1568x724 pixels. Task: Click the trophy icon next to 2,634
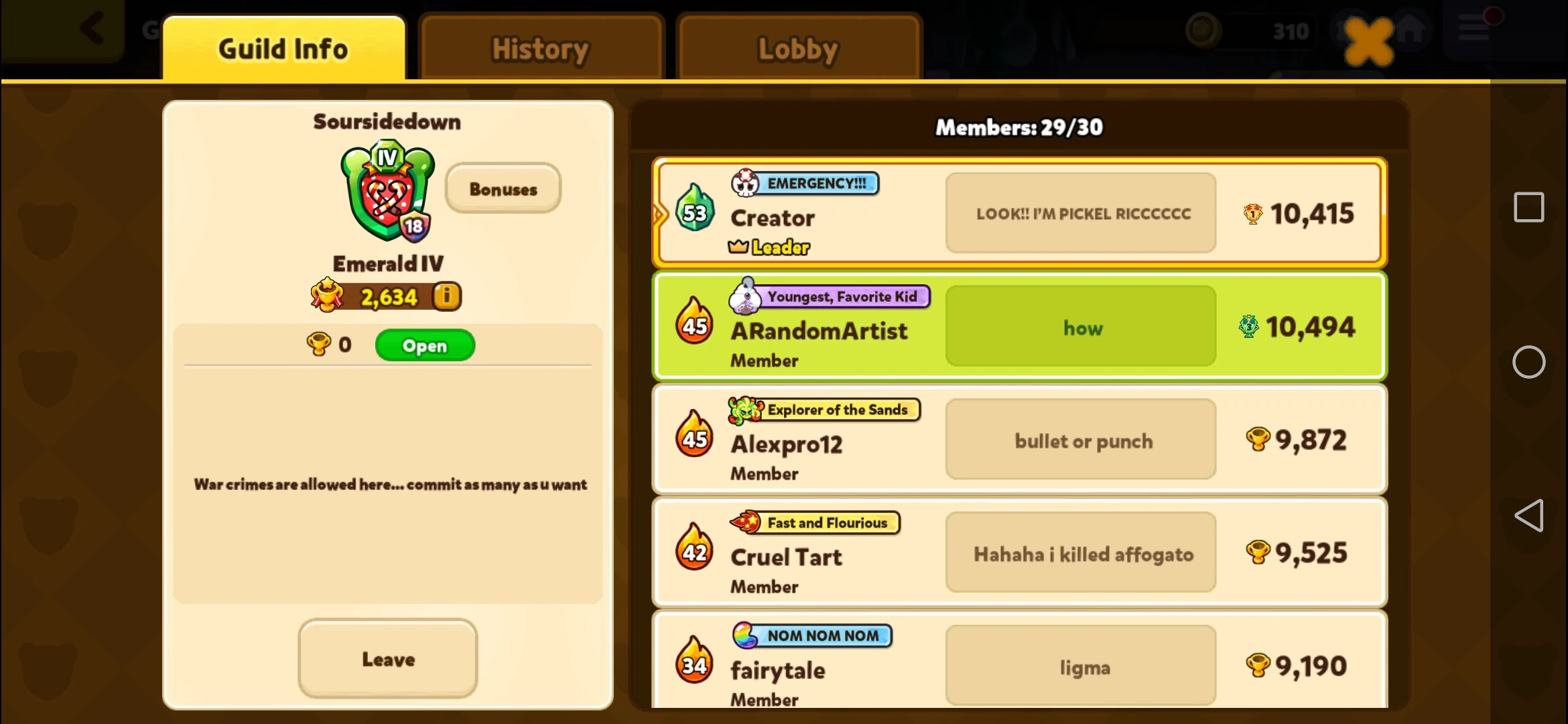(x=328, y=296)
